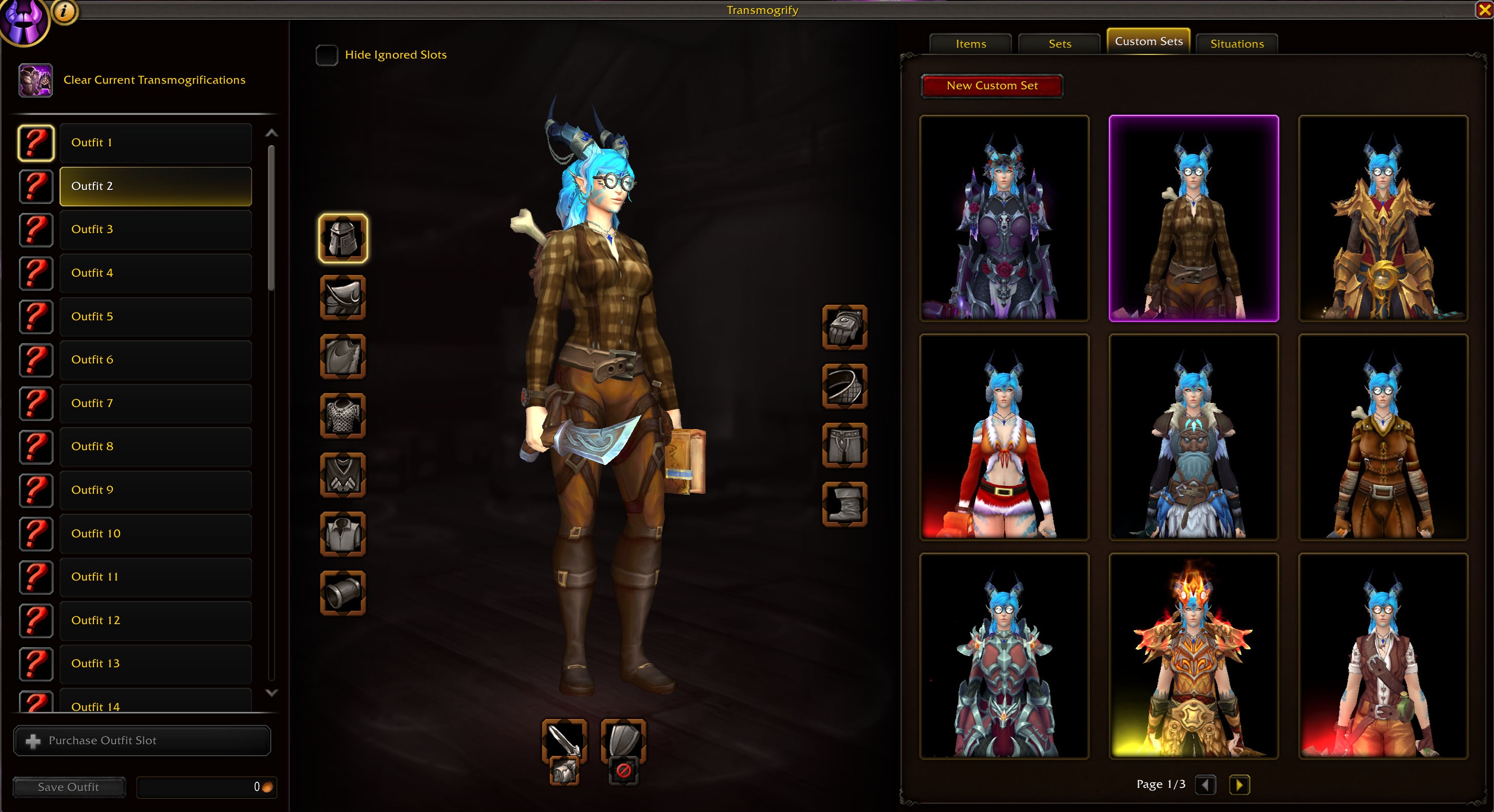Image resolution: width=1494 pixels, height=812 pixels.
Task: Choose Outfit 10 in the outfit list
Action: pos(156,534)
